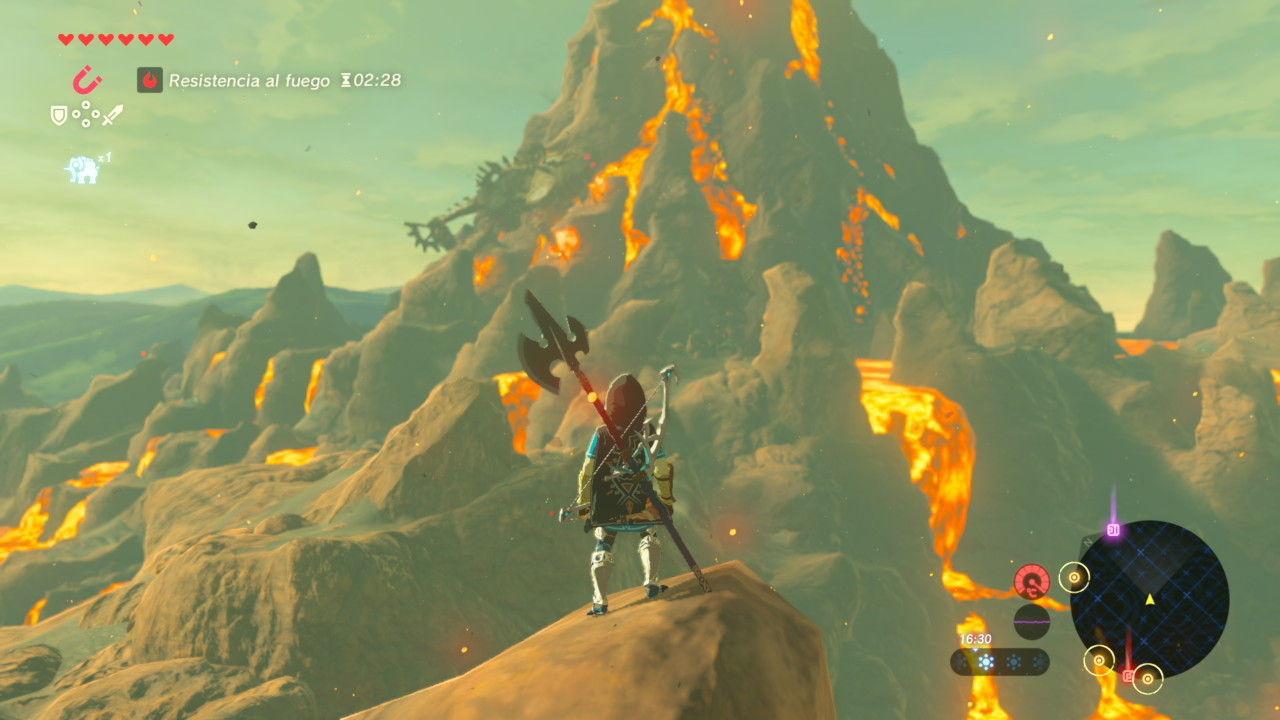Click the sword indicator icon
The width and height of the screenshot is (1280, 720).
tap(112, 115)
